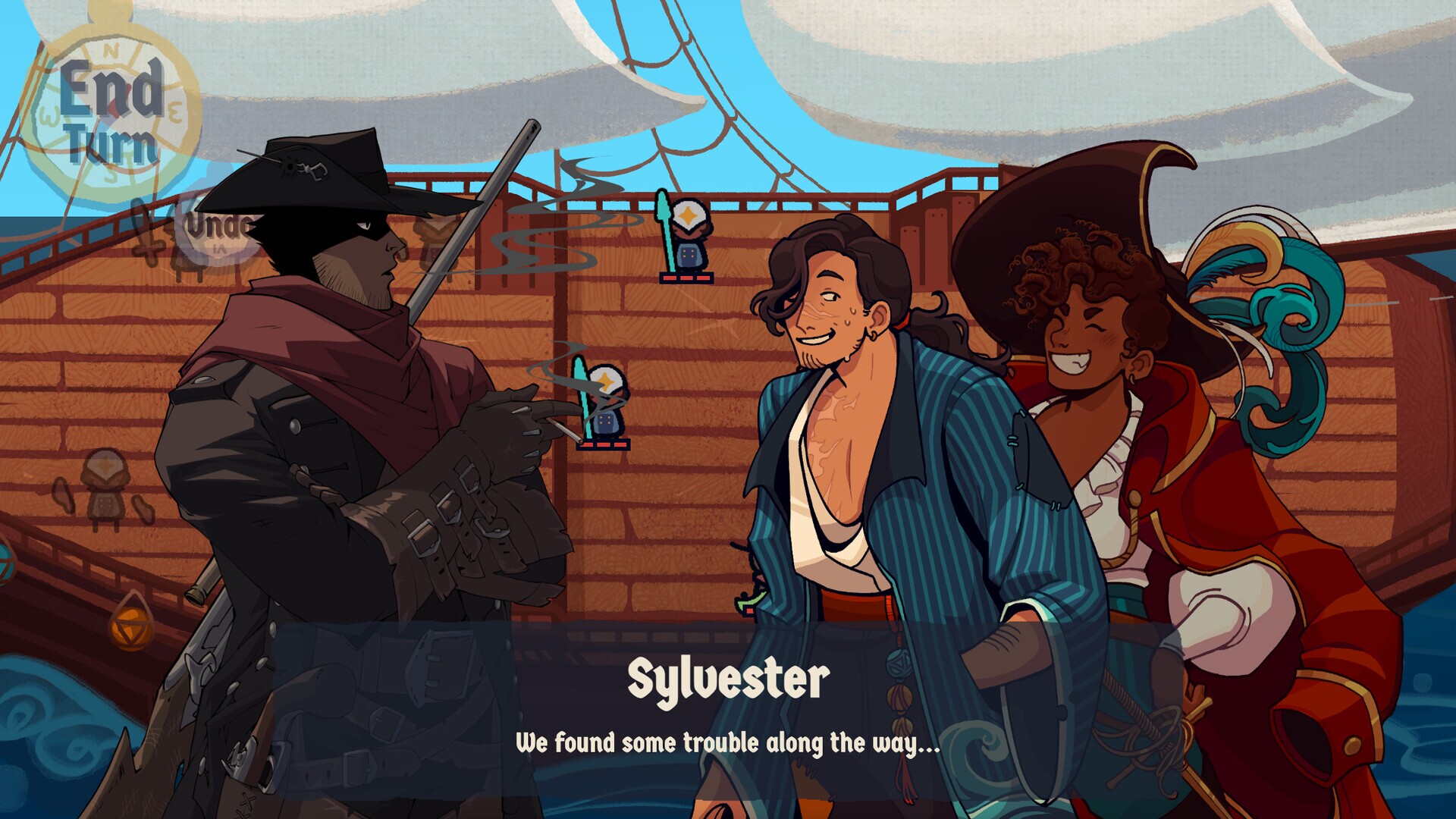Click the rifle slung over the gunslinger's shoulder
The width and height of the screenshot is (1456, 819).
tap(470, 220)
